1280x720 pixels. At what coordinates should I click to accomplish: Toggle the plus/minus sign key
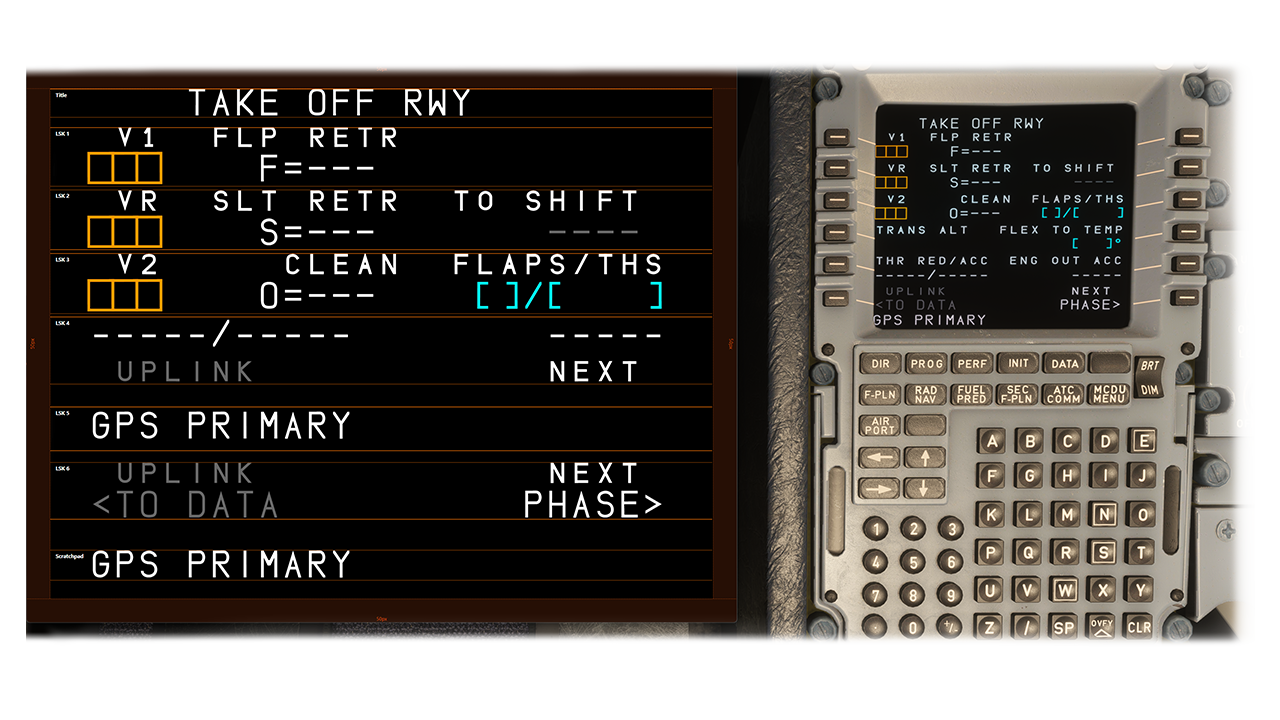click(x=948, y=628)
